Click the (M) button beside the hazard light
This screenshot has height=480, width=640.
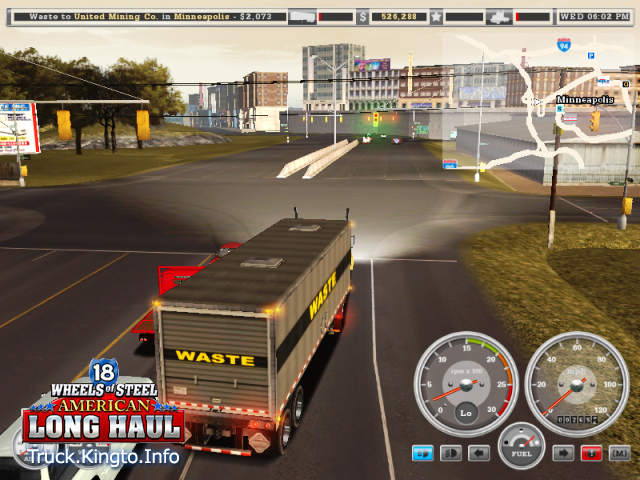tap(619, 453)
